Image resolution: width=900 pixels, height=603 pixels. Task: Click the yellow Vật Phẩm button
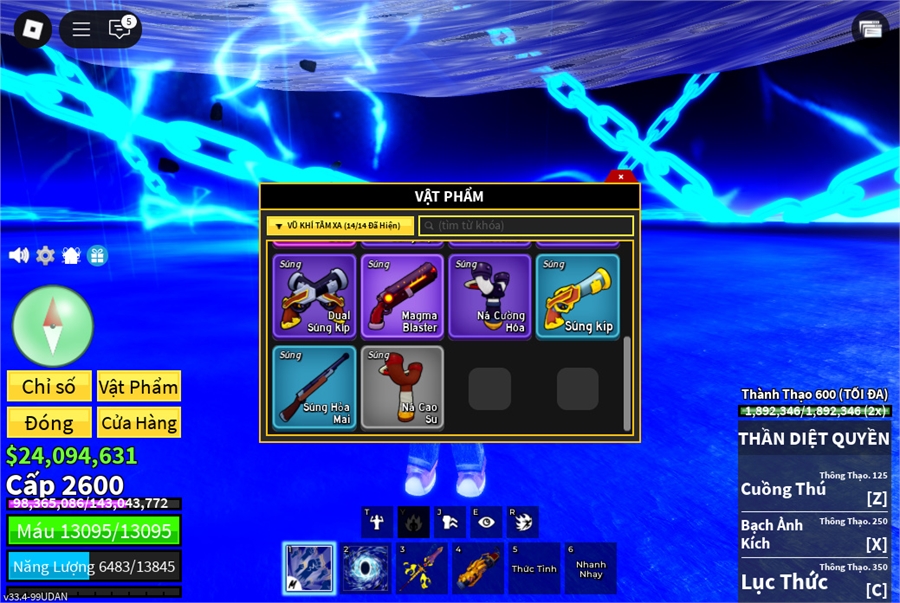(x=138, y=387)
